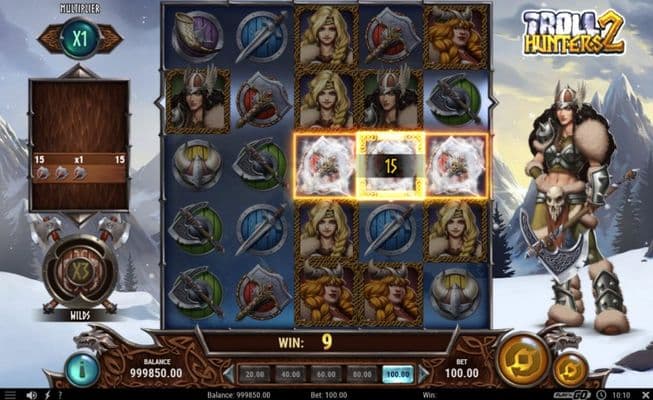Open help via the question mark icon
Image resolution: width=653 pixels, height=400 pixels.
60,395
